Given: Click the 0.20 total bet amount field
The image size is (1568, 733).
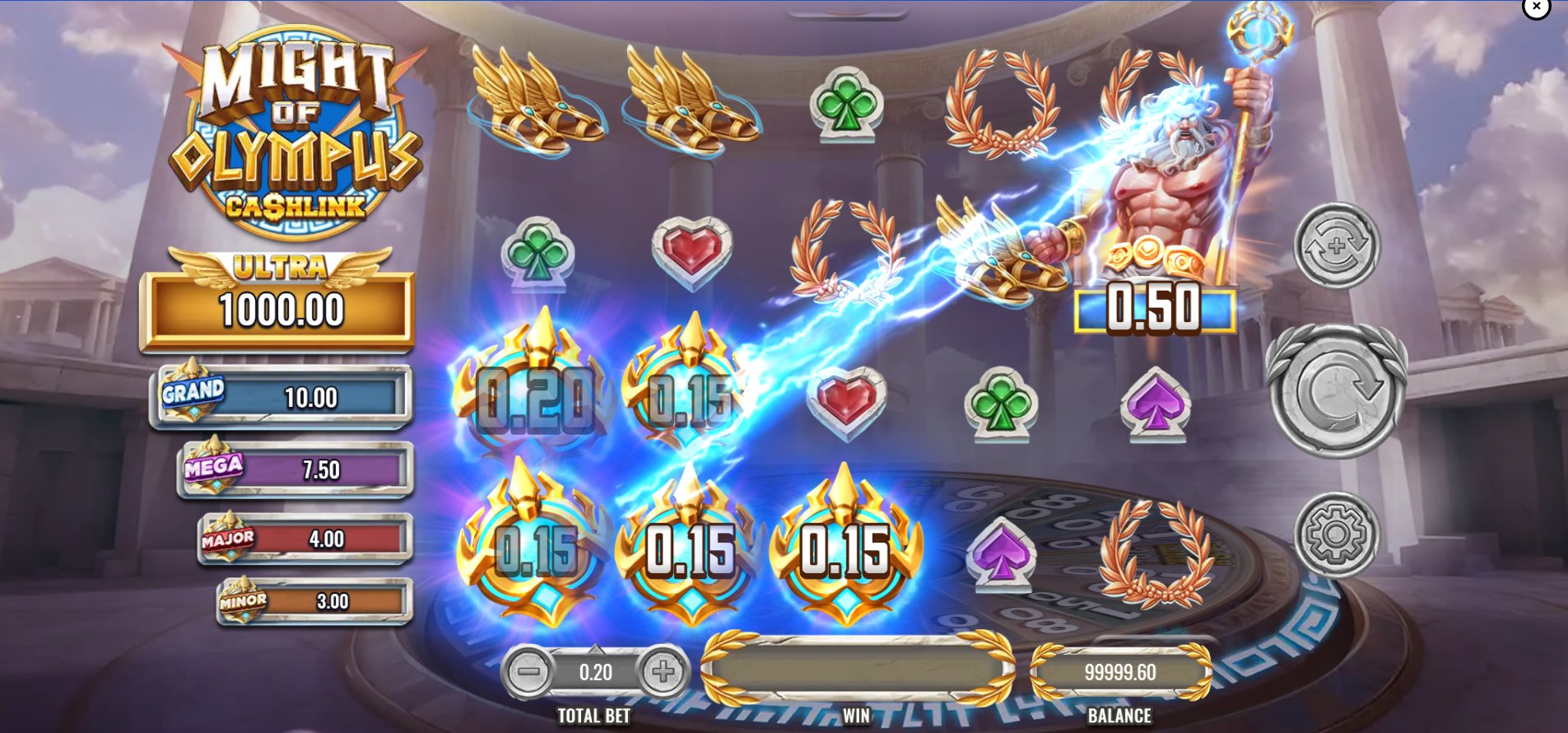Looking at the screenshot, I should (x=595, y=672).
